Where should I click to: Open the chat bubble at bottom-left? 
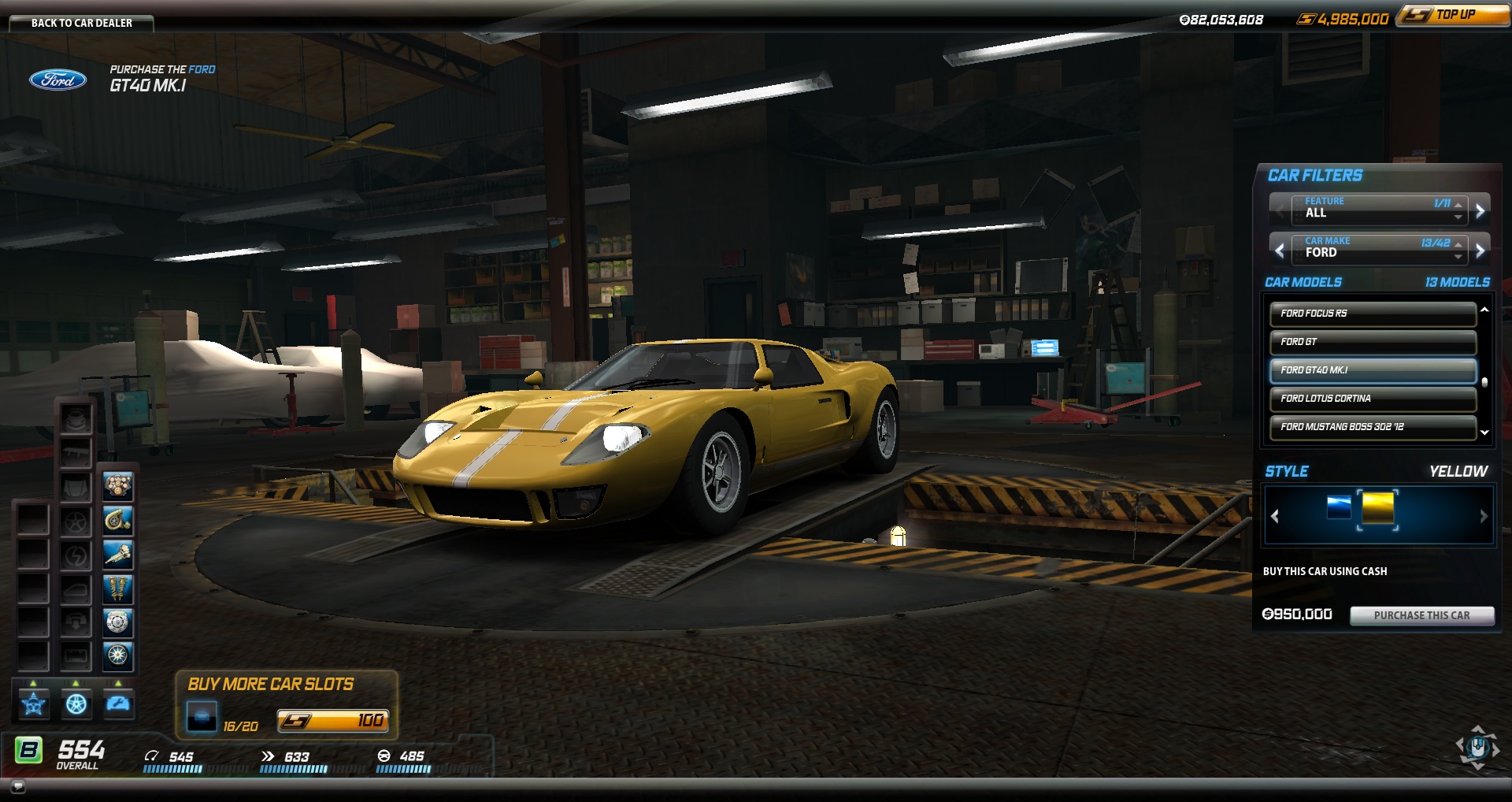18,785
